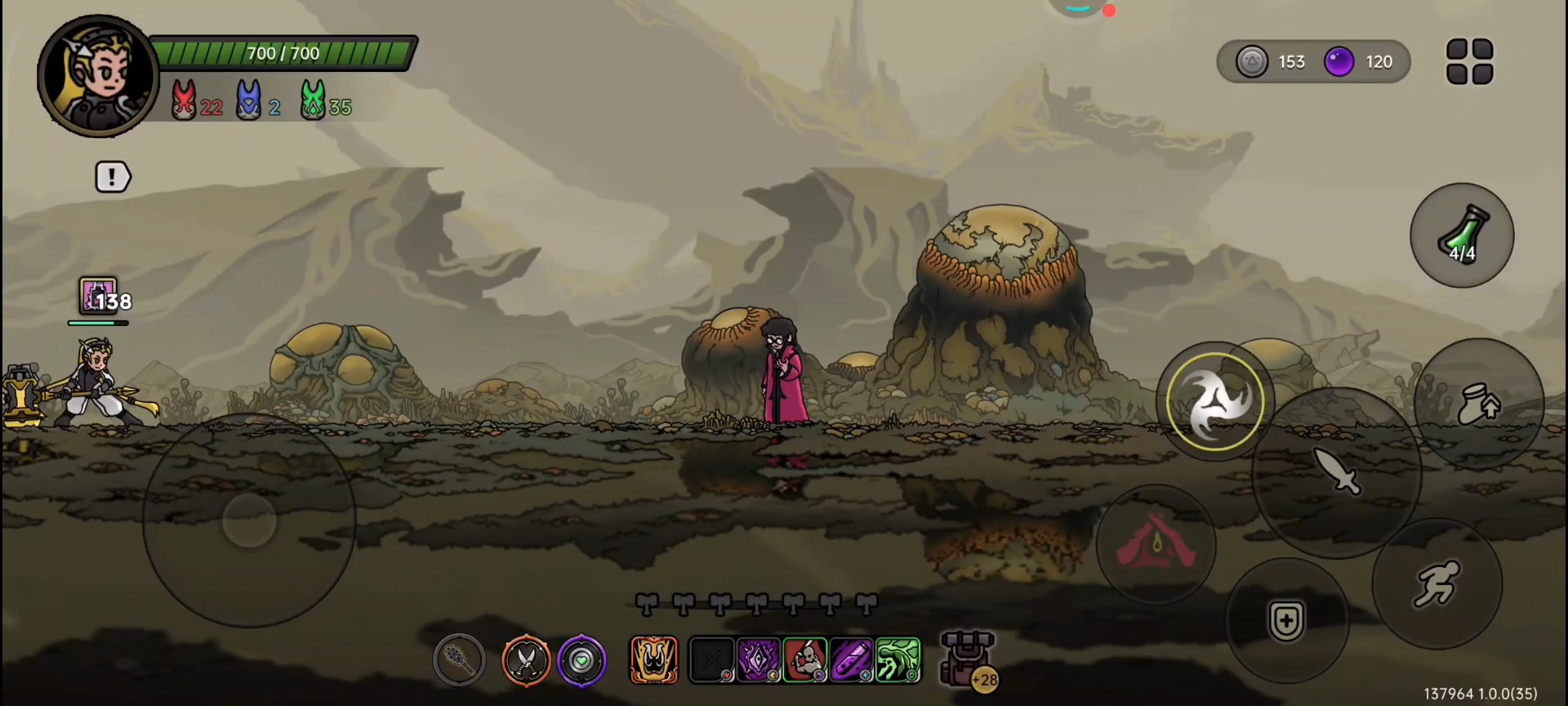Tap the running figure dash button
This screenshot has height=706, width=1568.
point(1437,583)
